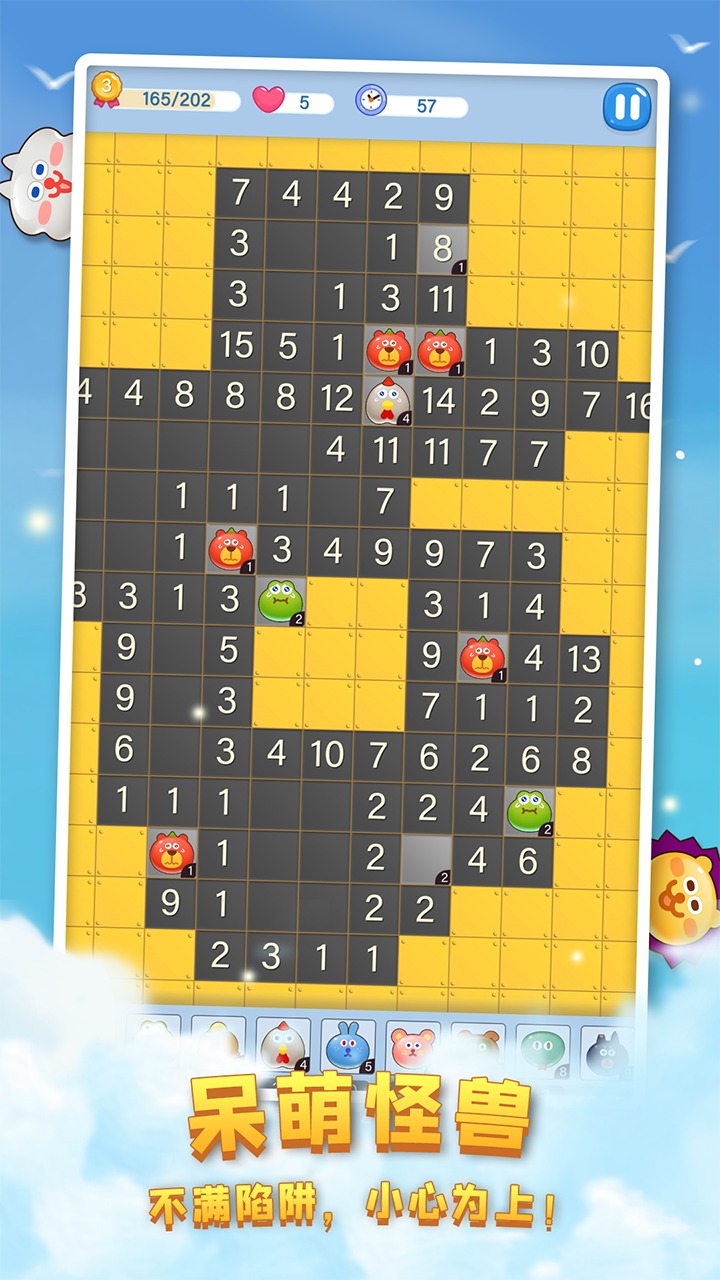Viewport: 720px width, 1280px height.
Task: Select the tile showing number 12
Action: click(337, 399)
